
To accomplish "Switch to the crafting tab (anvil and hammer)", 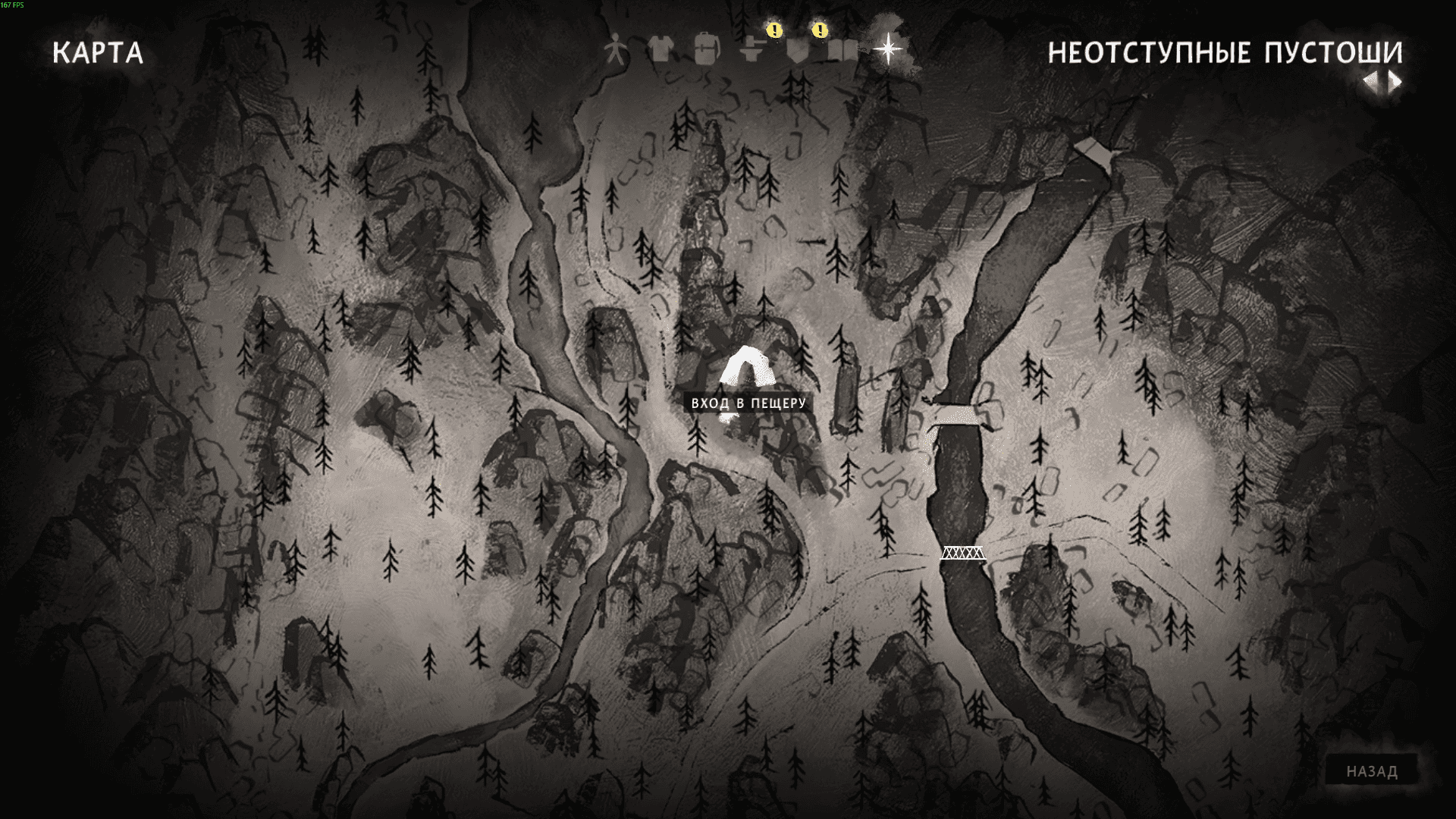I will 753,50.
